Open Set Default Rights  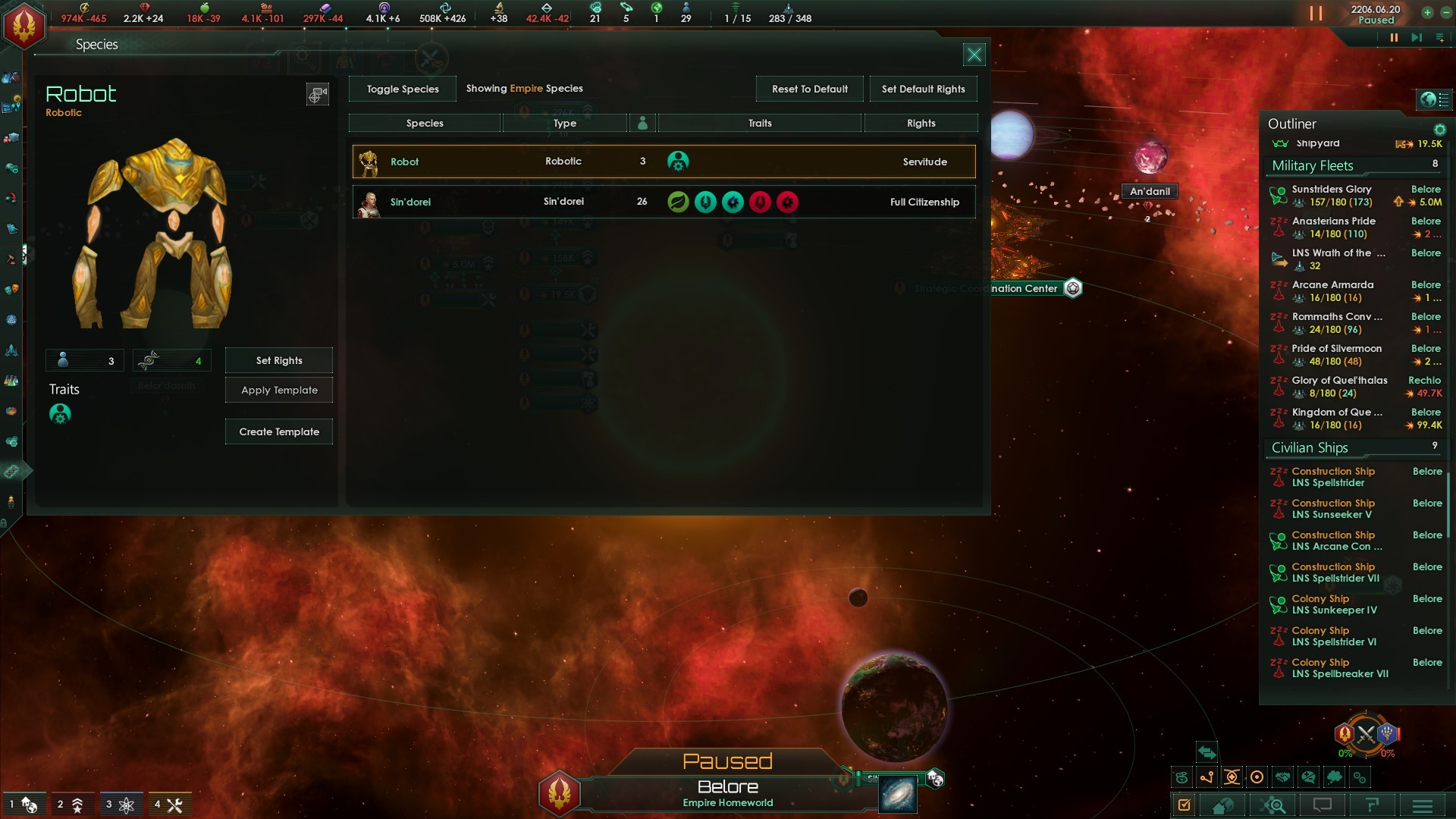(x=923, y=89)
